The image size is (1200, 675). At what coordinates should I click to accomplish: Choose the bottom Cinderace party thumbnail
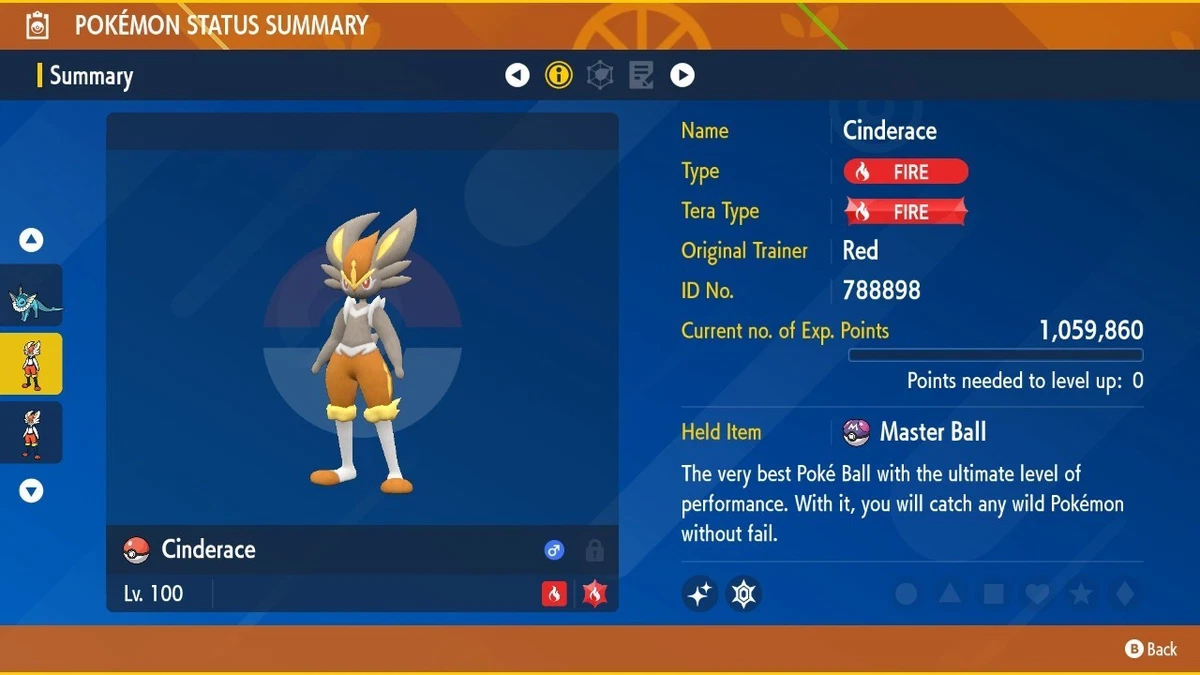(31, 432)
